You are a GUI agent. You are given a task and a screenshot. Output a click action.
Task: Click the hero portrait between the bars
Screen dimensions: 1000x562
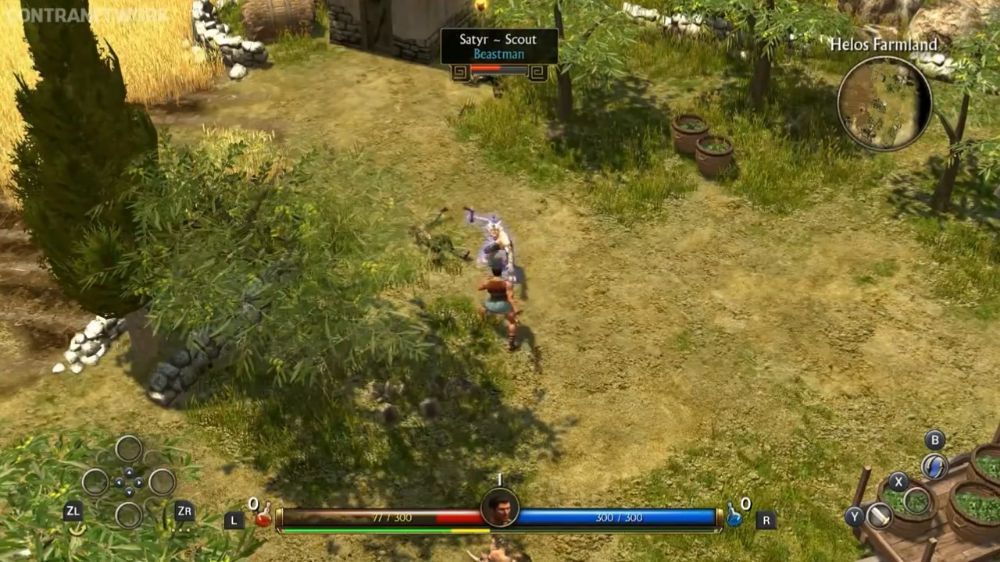[x=500, y=508]
